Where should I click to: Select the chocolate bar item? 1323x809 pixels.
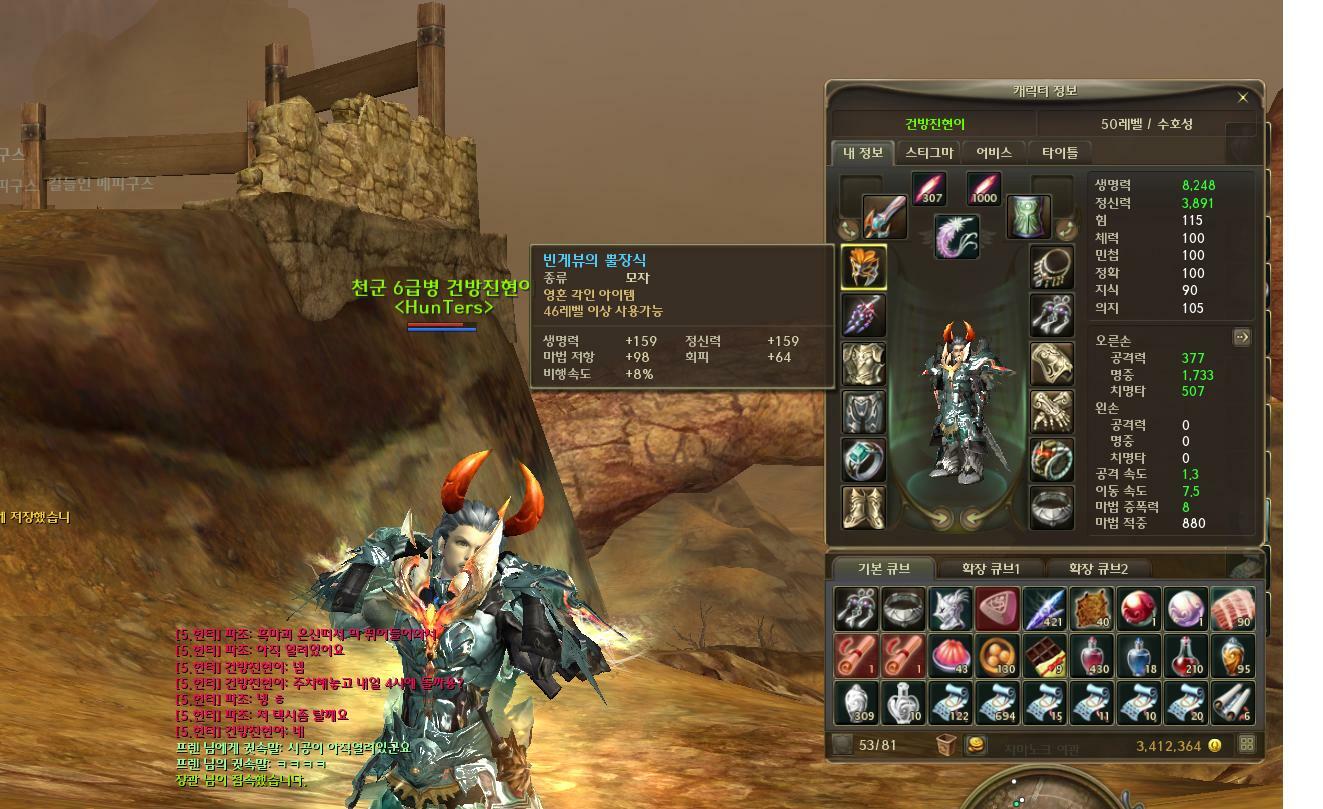point(1045,656)
